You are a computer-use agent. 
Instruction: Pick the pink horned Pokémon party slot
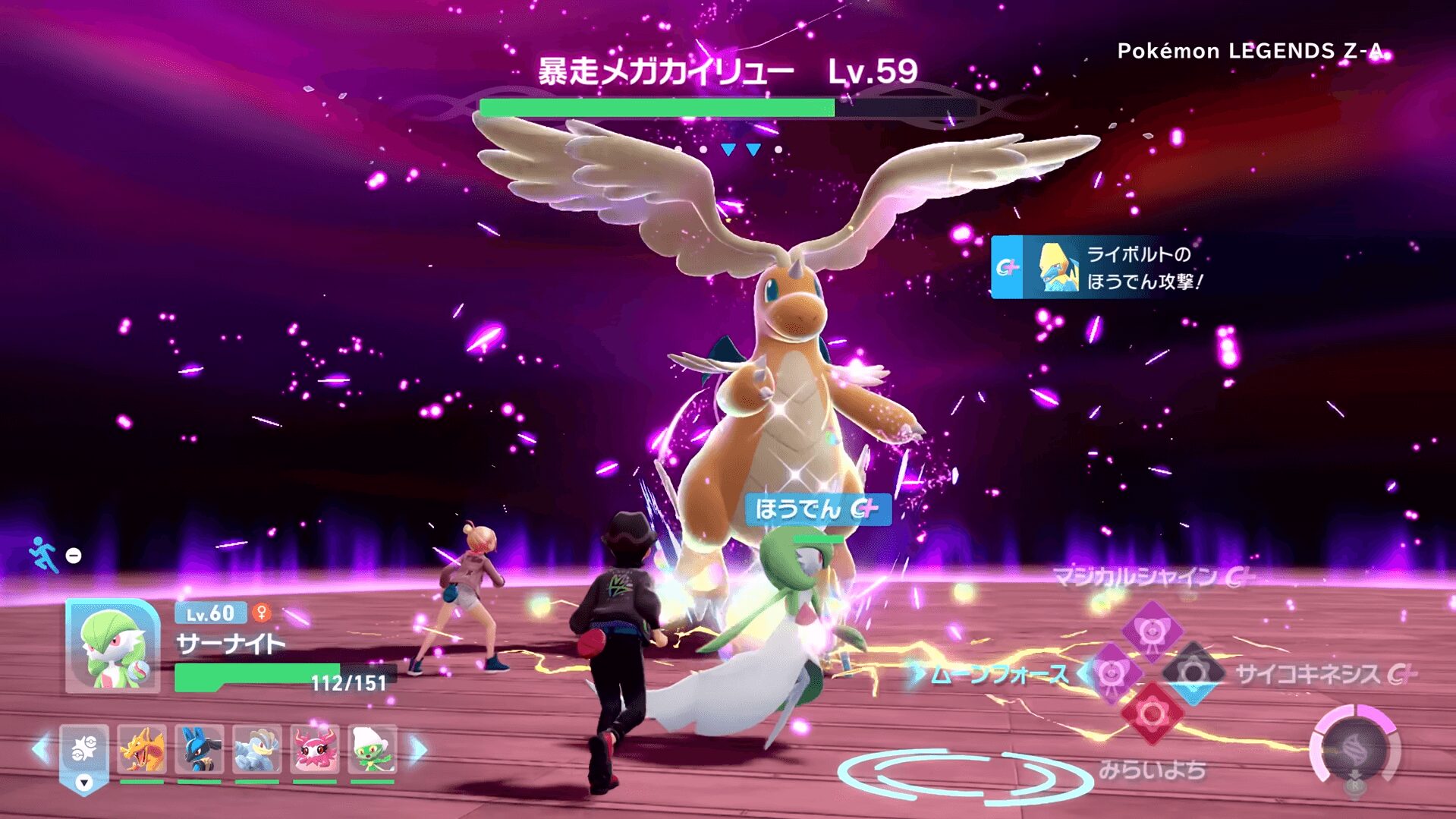click(x=314, y=749)
